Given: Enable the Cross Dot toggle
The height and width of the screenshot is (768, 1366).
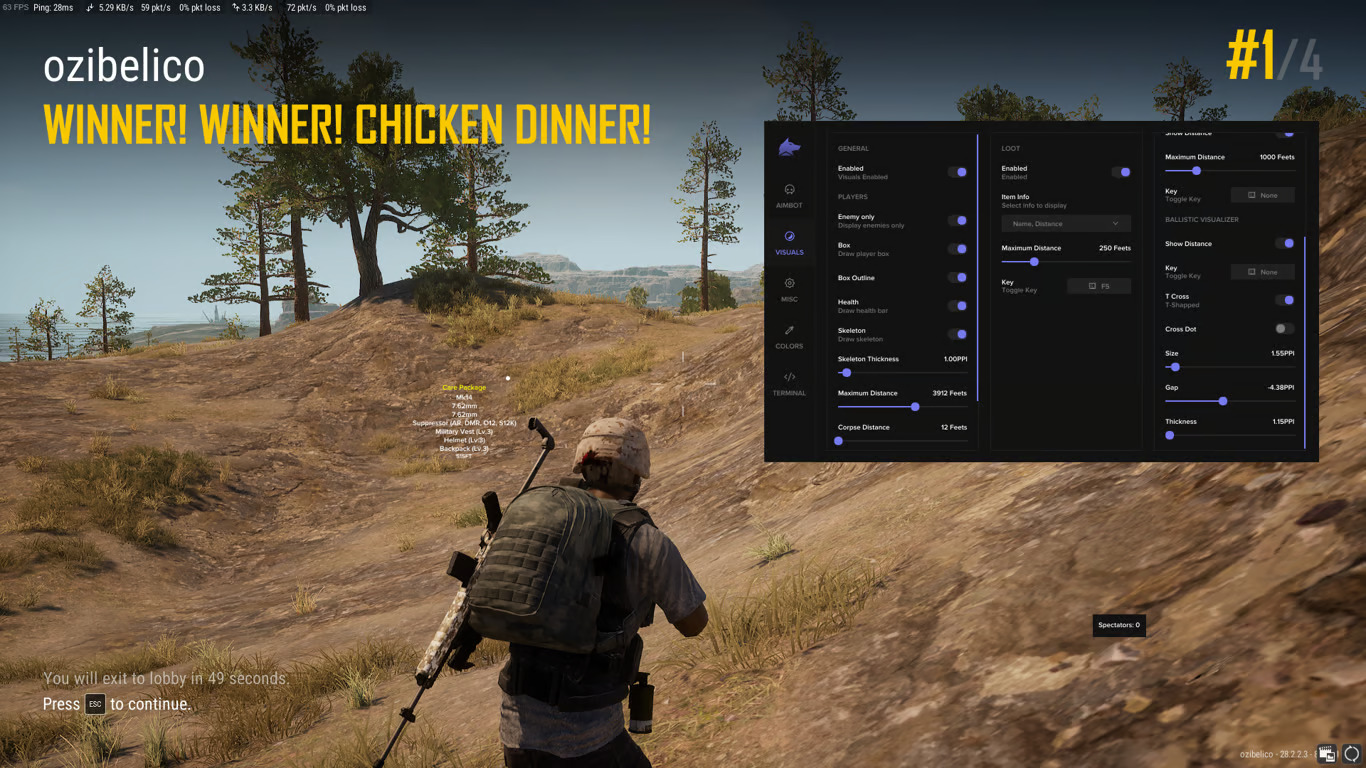Looking at the screenshot, I should (1284, 328).
